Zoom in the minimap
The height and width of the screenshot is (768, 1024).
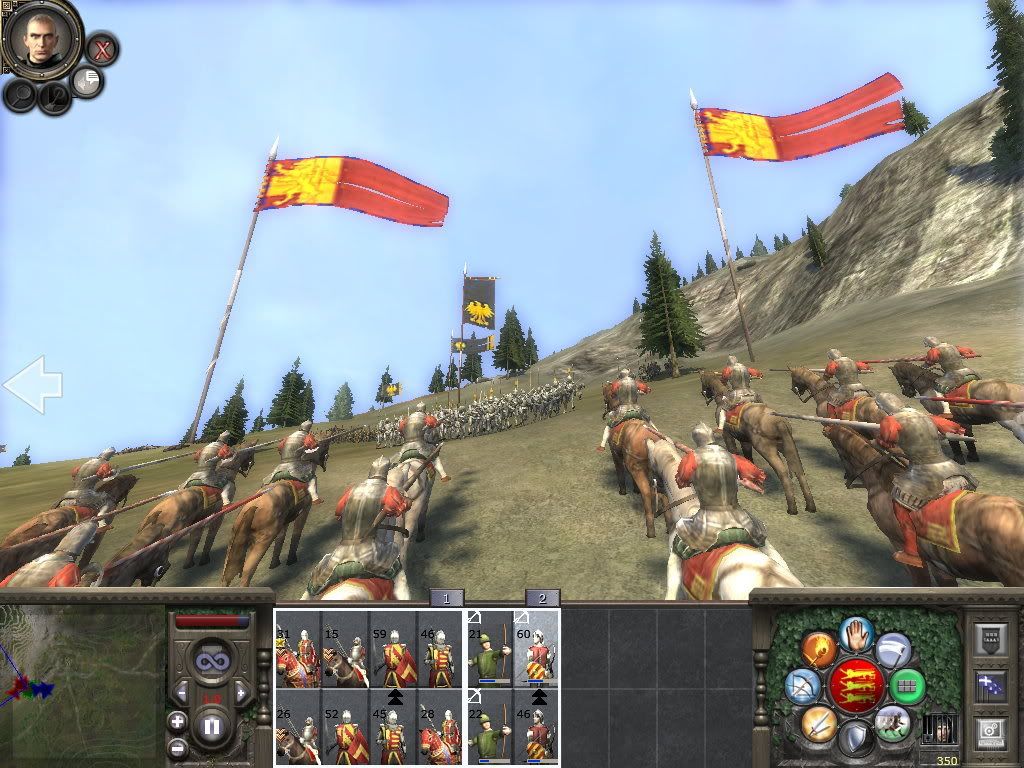[x=177, y=721]
